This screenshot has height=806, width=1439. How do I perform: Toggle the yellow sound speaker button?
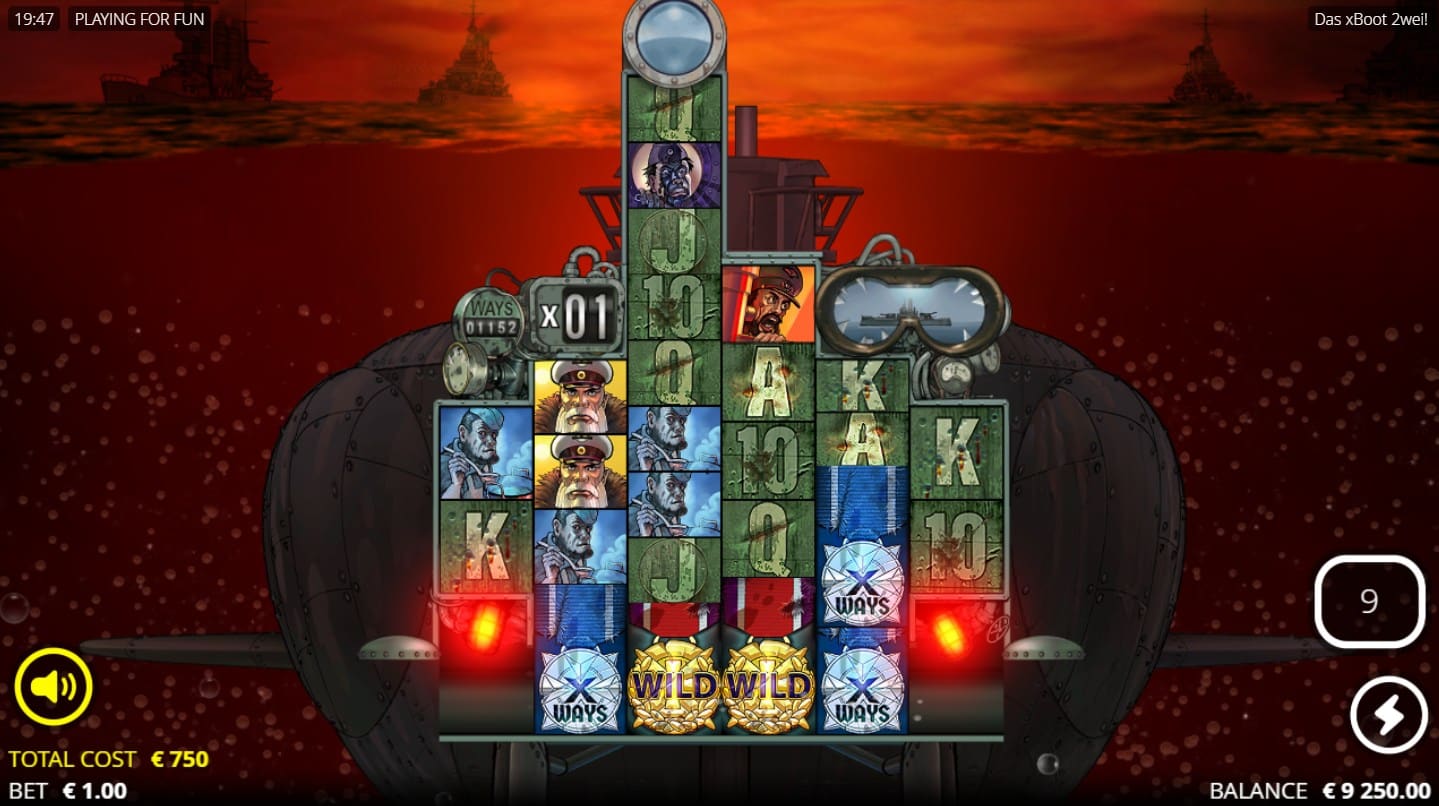[x=53, y=686]
